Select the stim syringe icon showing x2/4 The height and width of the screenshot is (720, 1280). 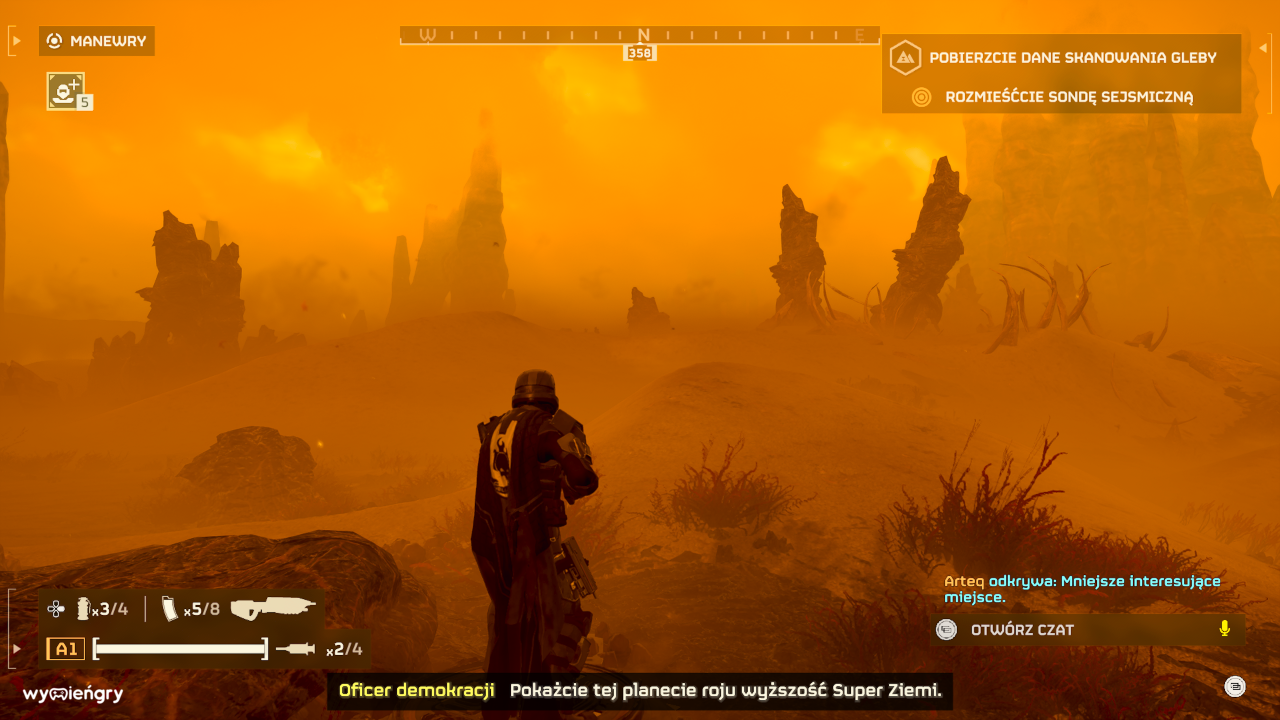pyautogui.click(x=295, y=648)
